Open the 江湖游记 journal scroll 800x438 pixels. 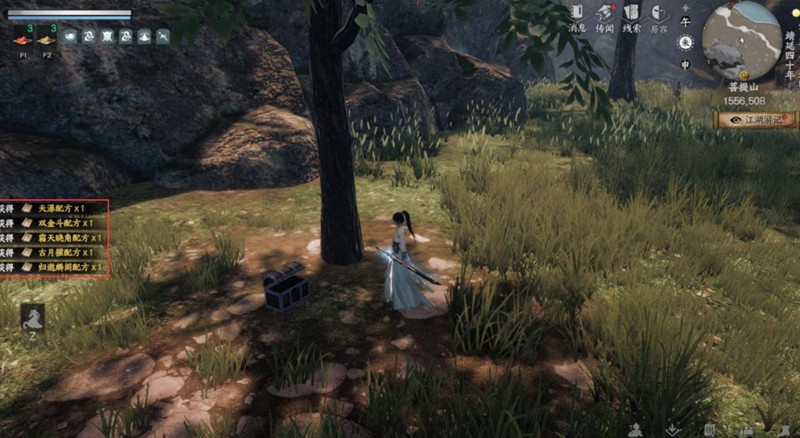(x=757, y=119)
